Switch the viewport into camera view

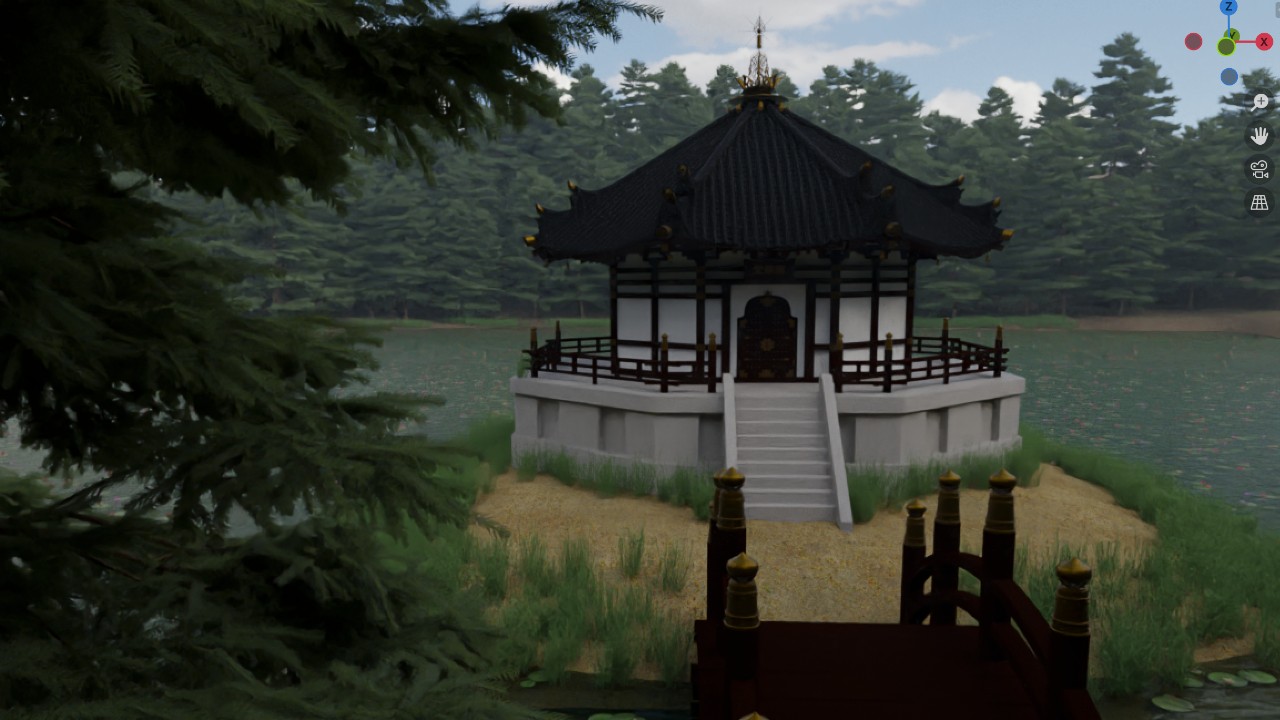[1258, 170]
